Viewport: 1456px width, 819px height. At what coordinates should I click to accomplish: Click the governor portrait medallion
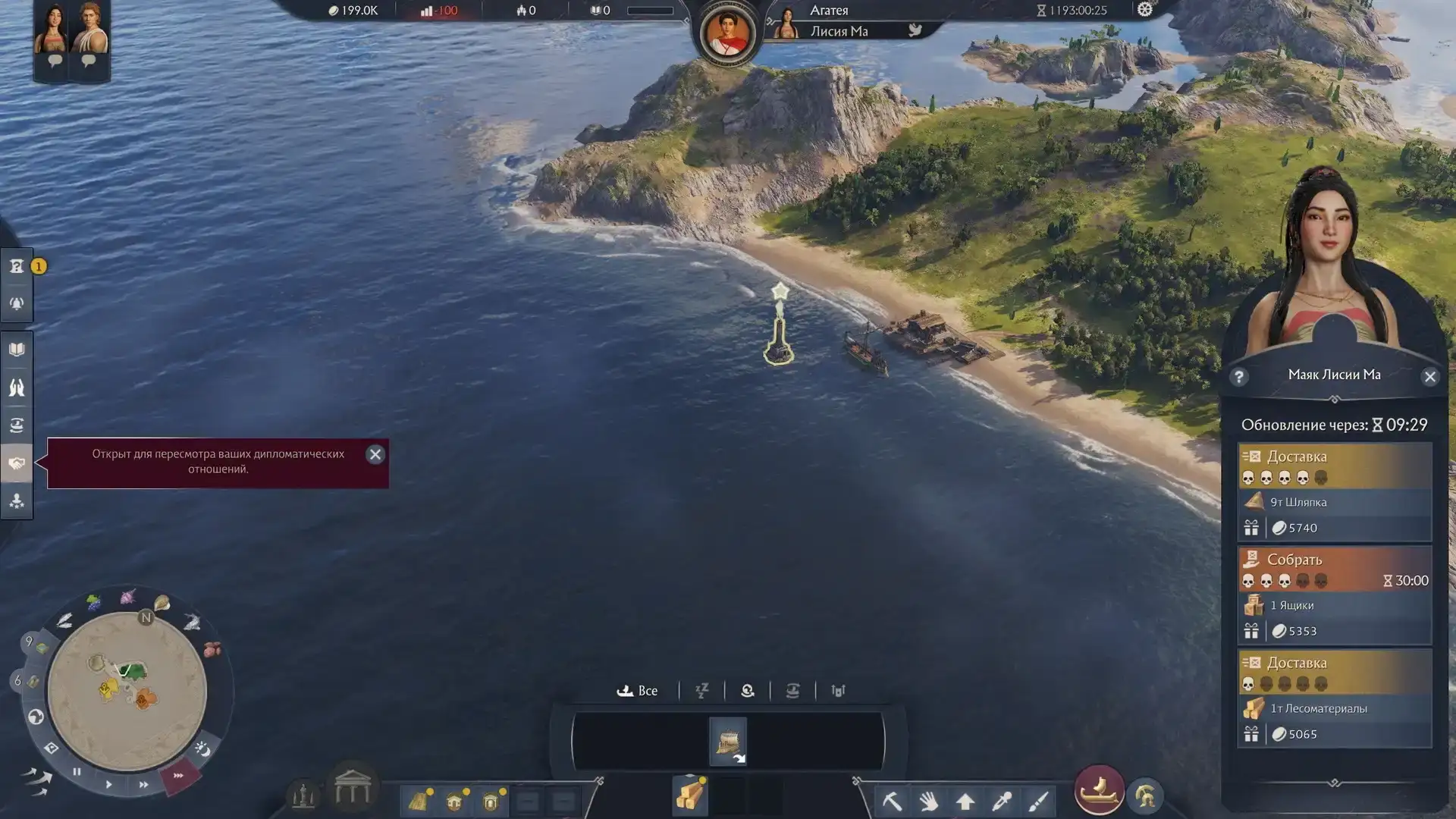[x=727, y=34]
